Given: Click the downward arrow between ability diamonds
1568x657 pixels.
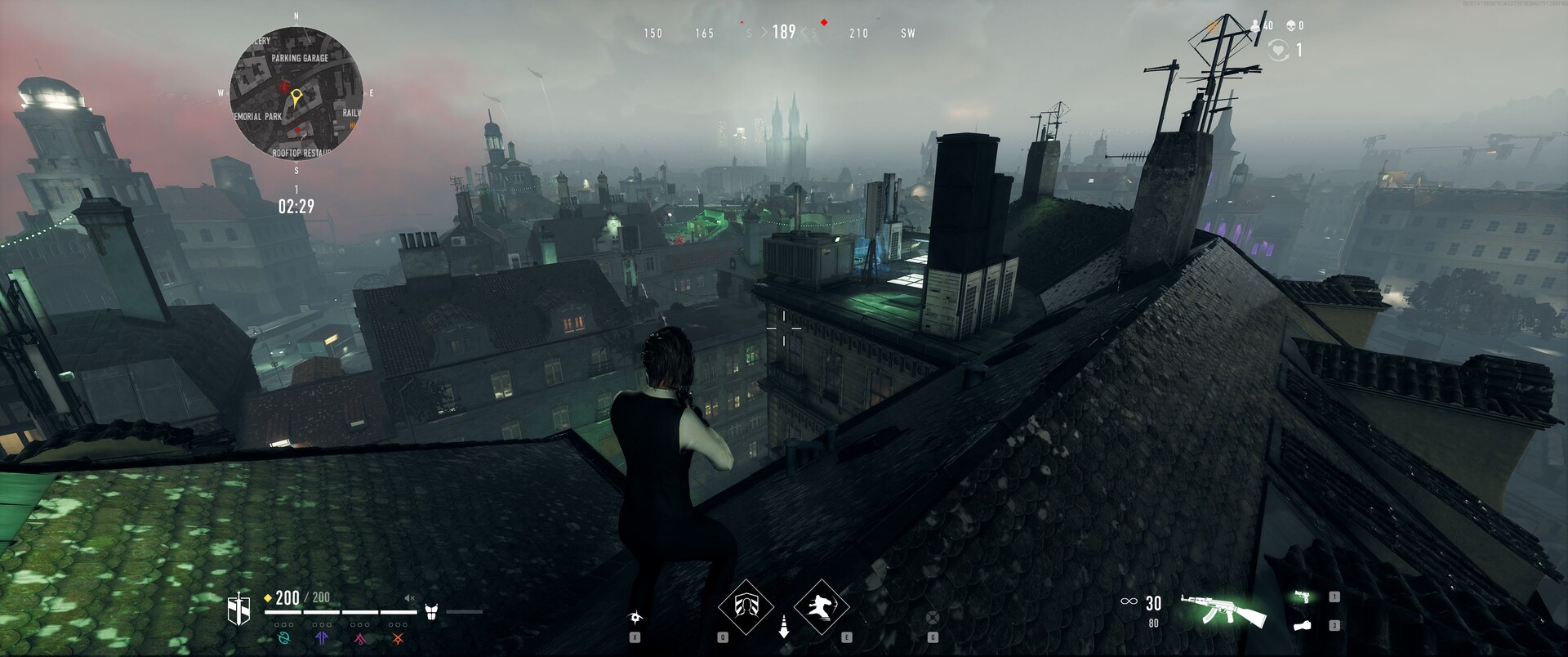Looking at the screenshot, I should click(x=784, y=626).
